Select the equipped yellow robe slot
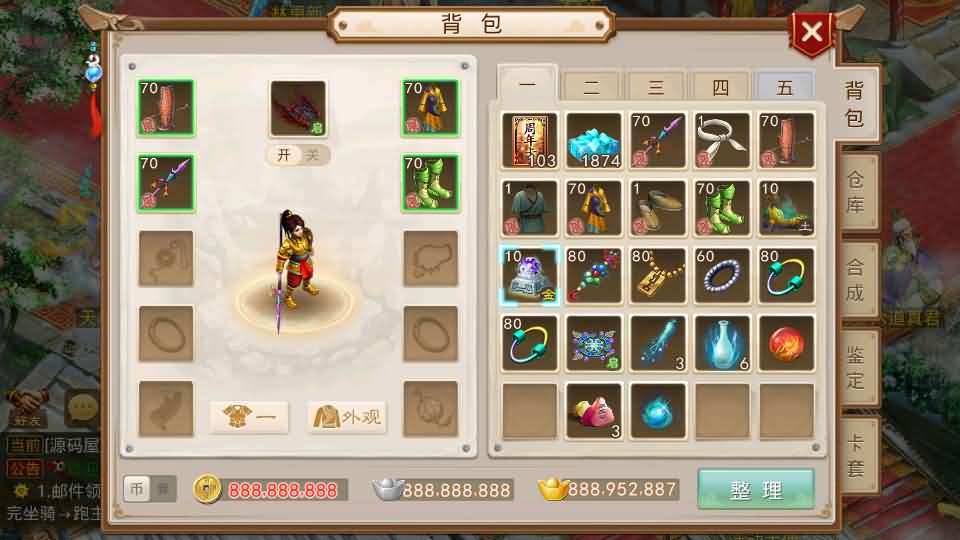The image size is (960, 540). [x=430, y=108]
